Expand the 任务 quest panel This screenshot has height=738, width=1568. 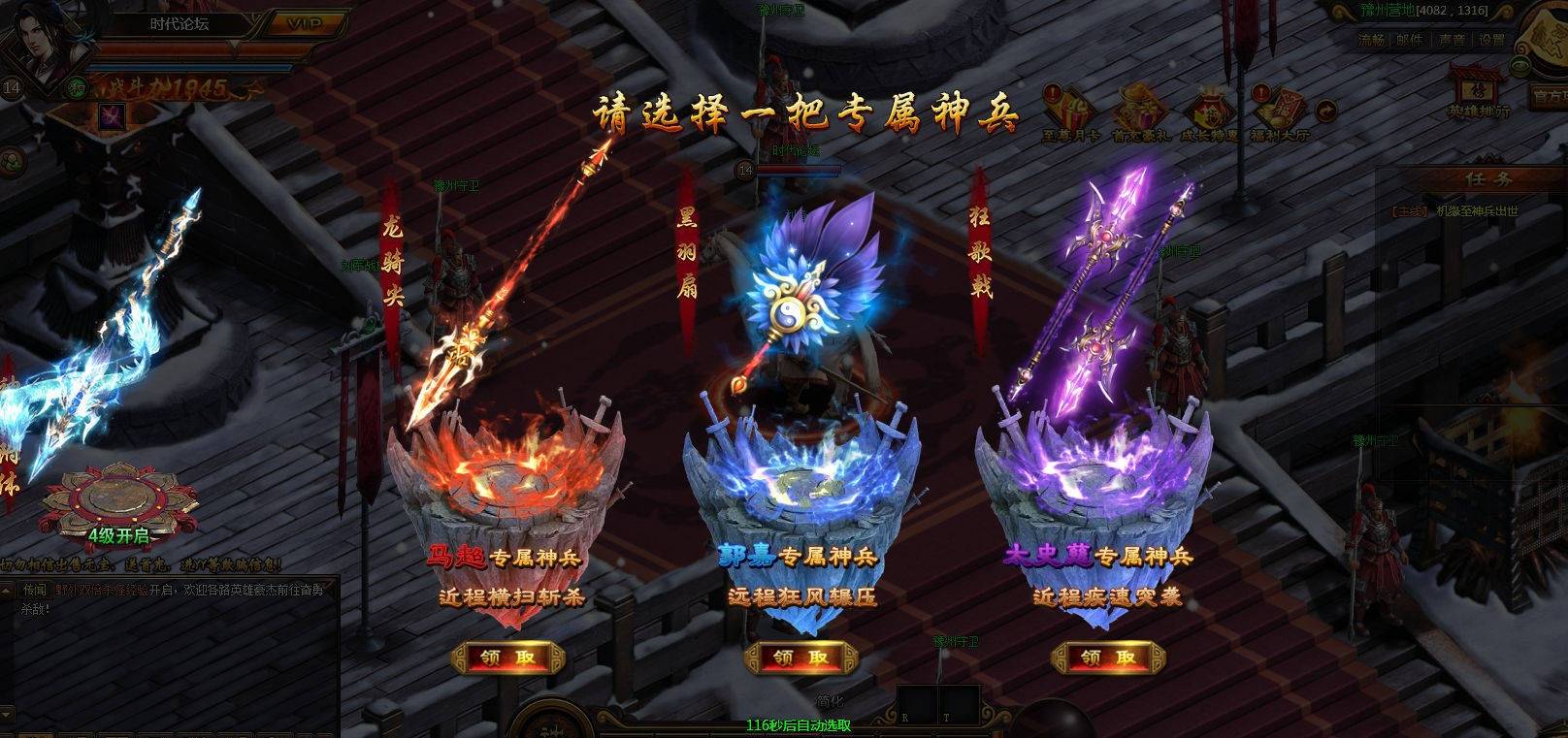(1488, 177)
